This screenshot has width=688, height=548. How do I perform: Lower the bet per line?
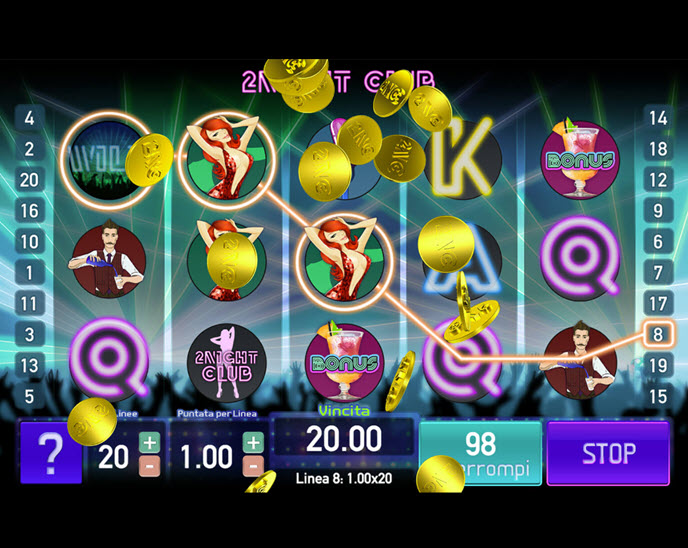click(x=254, y=466)
